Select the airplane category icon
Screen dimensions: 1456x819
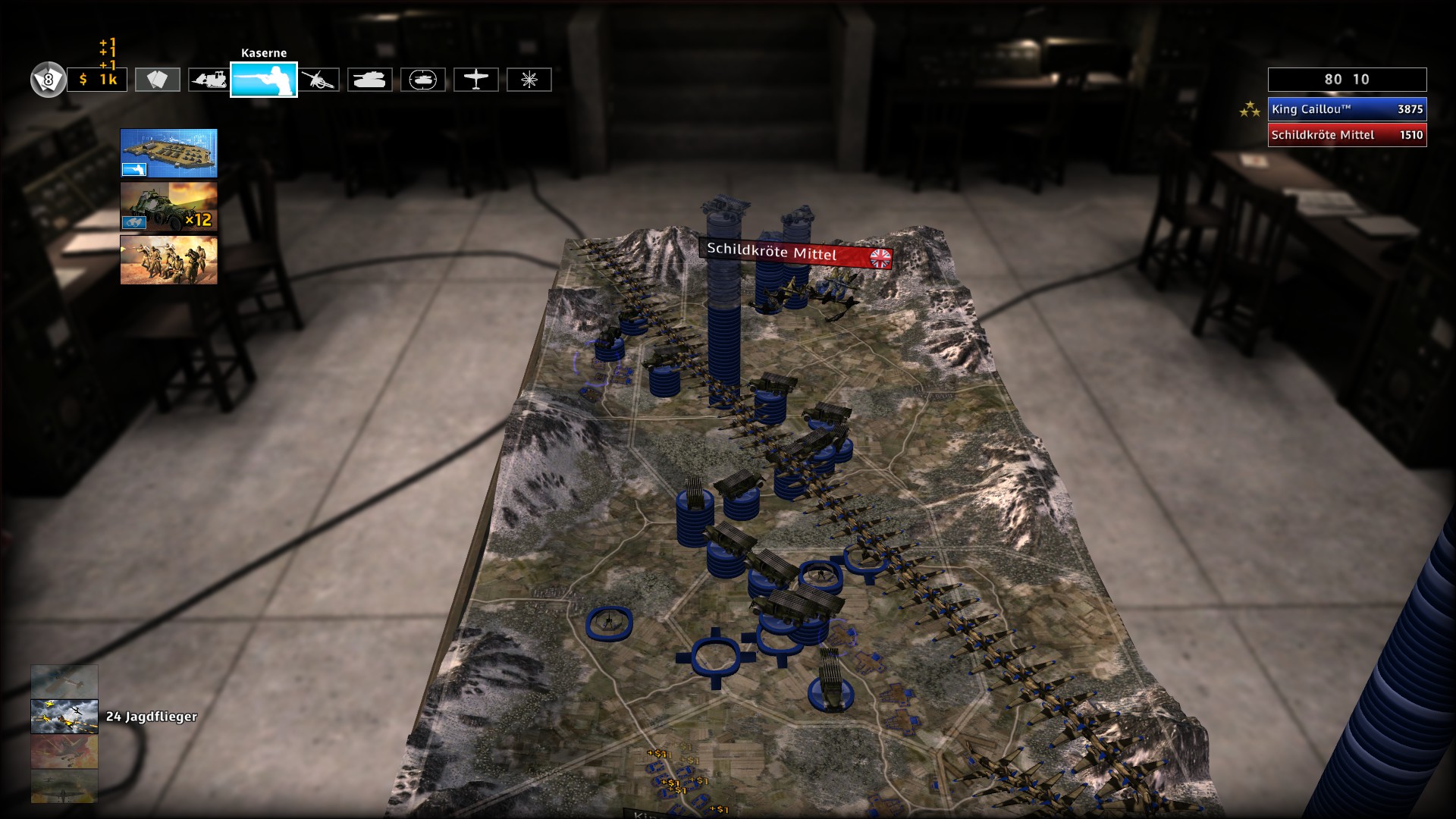pos(476,80)
